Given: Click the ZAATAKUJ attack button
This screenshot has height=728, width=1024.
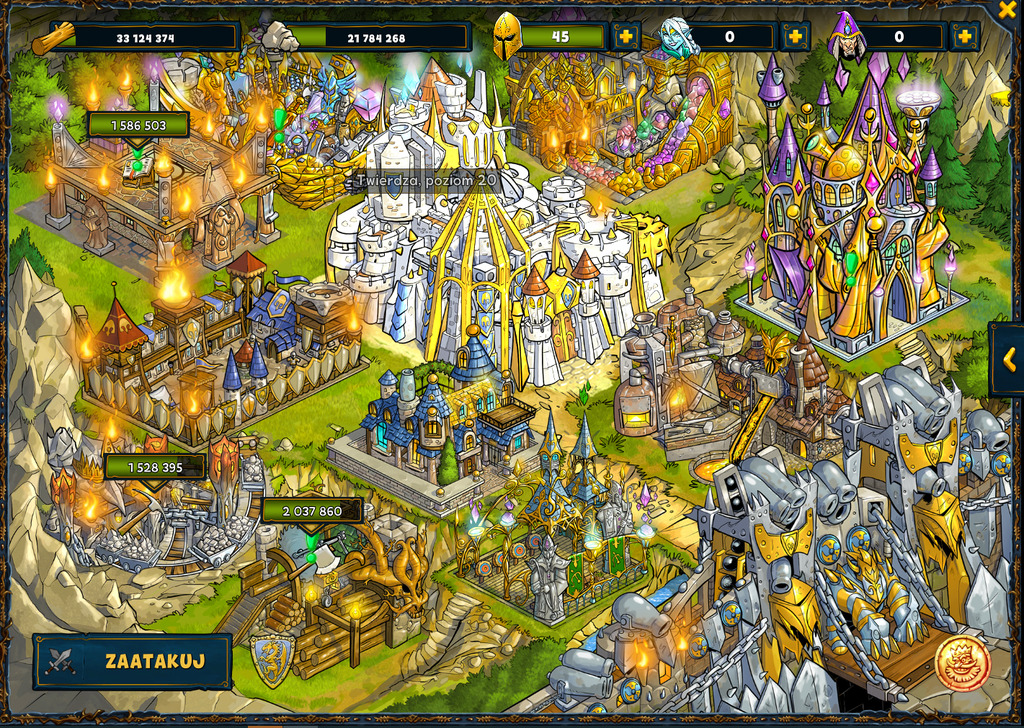Looking at the screenshot, I should (132, 661).
